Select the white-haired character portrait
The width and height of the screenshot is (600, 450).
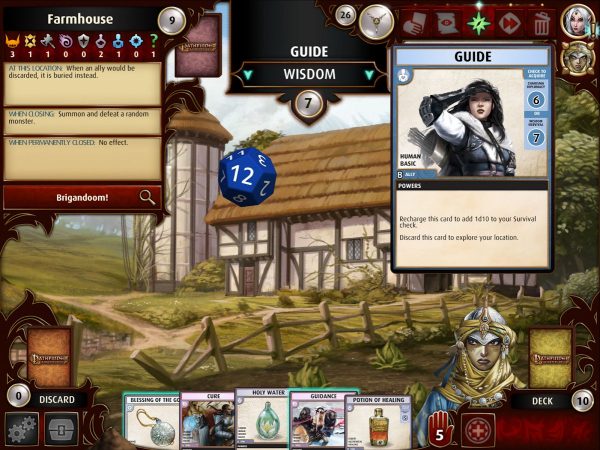coord(579,20)
